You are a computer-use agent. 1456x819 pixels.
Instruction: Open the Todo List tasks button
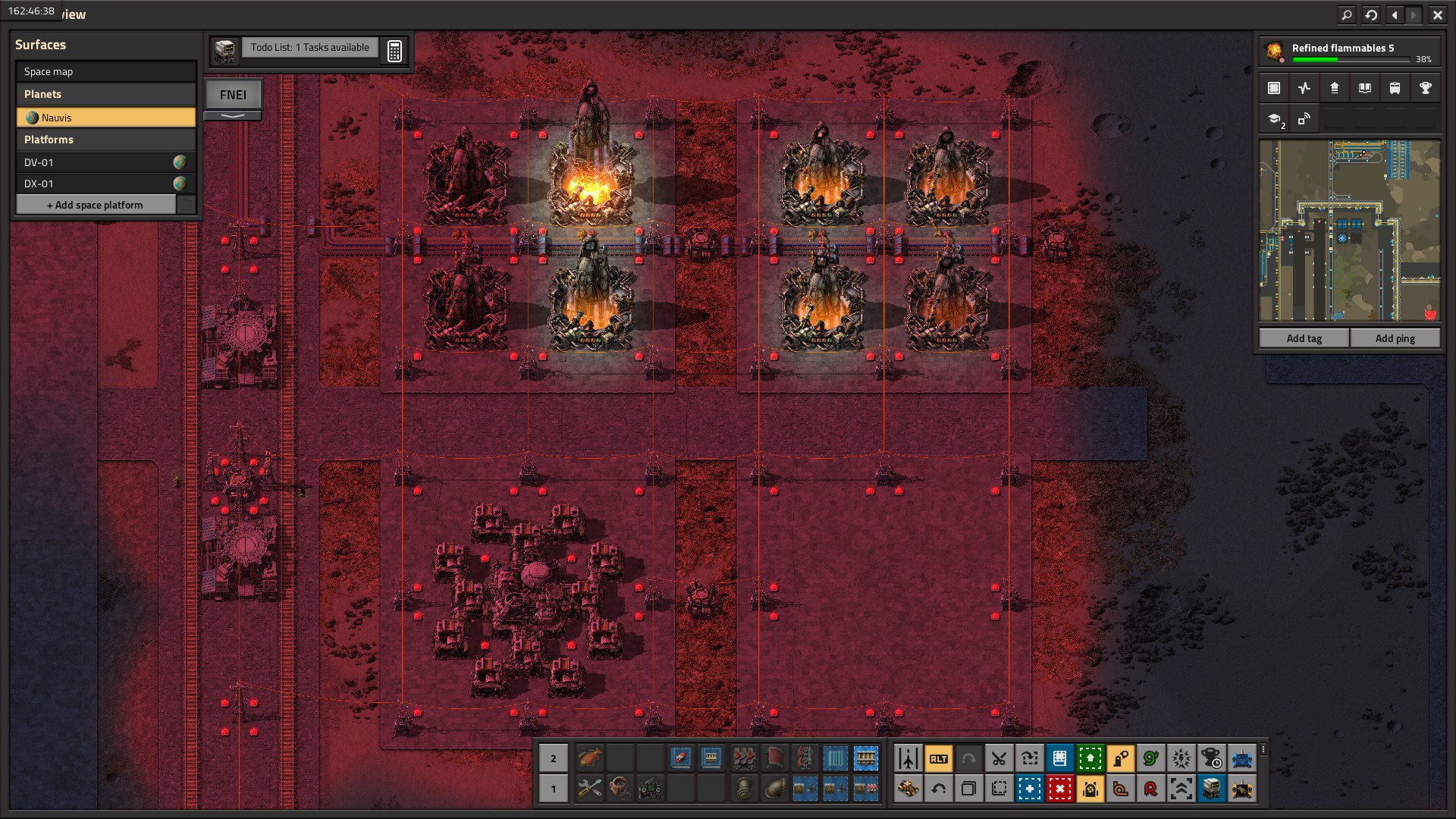tap(309, 48)
